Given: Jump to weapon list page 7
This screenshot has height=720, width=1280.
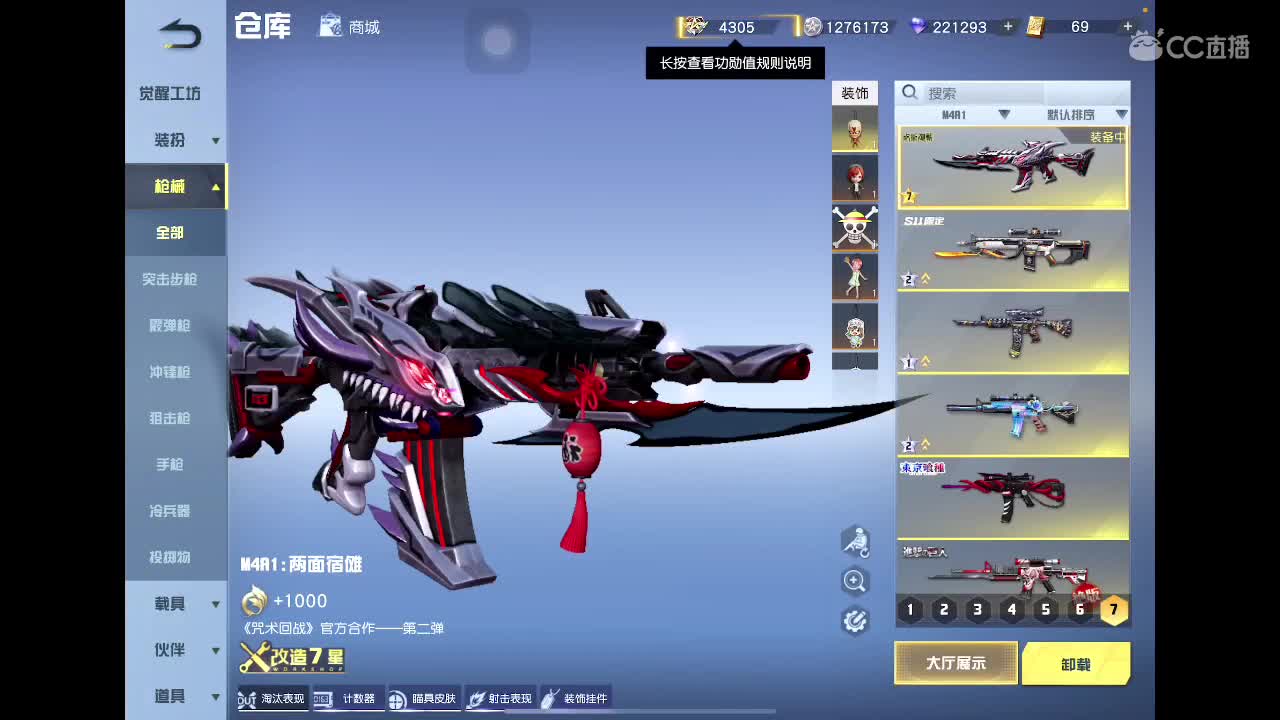Looking at the screenshot, I should point(1113,609).
